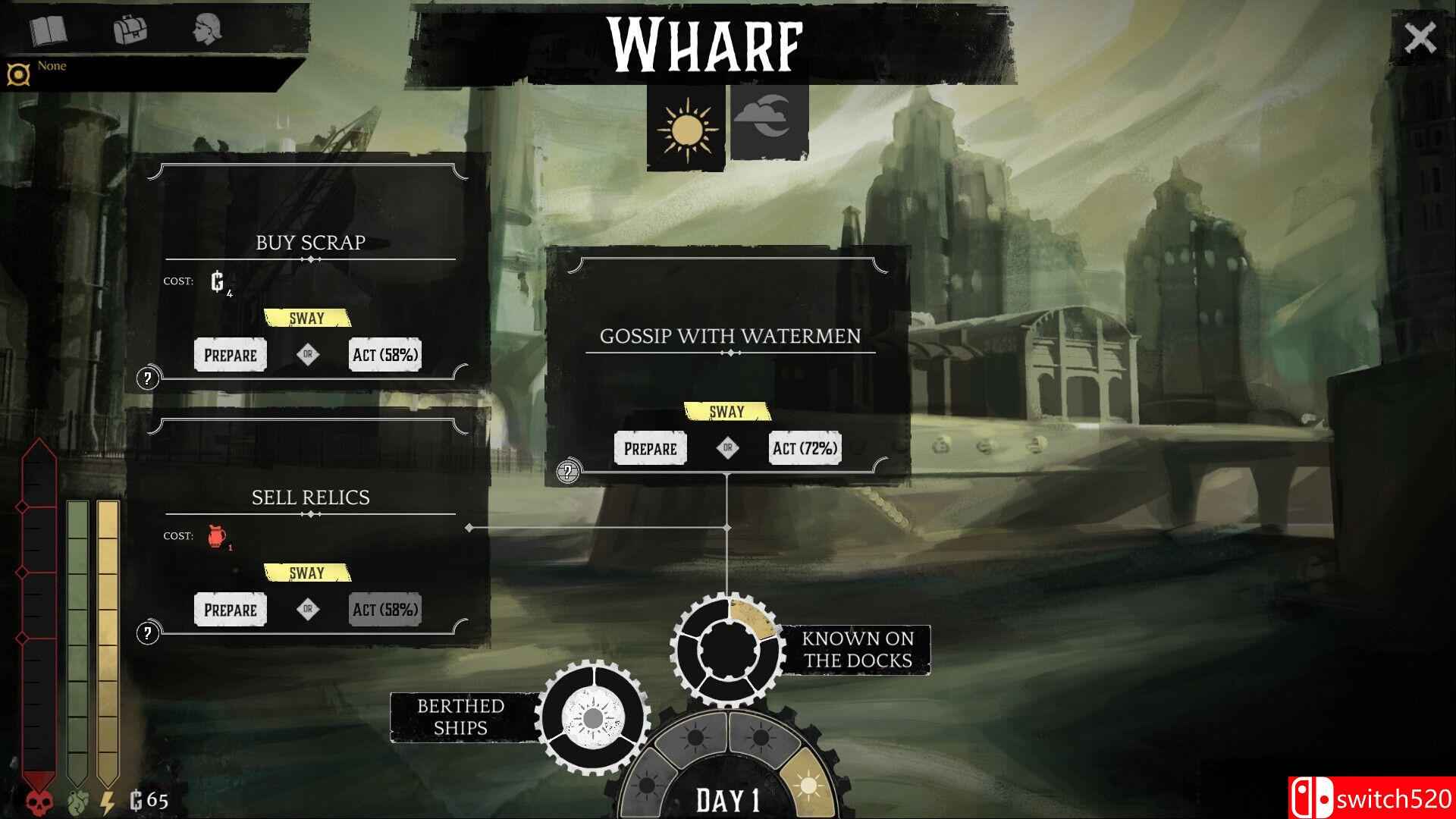Show help for Gossip with Watermen
Screen dimensions: 1456x819
568,472
